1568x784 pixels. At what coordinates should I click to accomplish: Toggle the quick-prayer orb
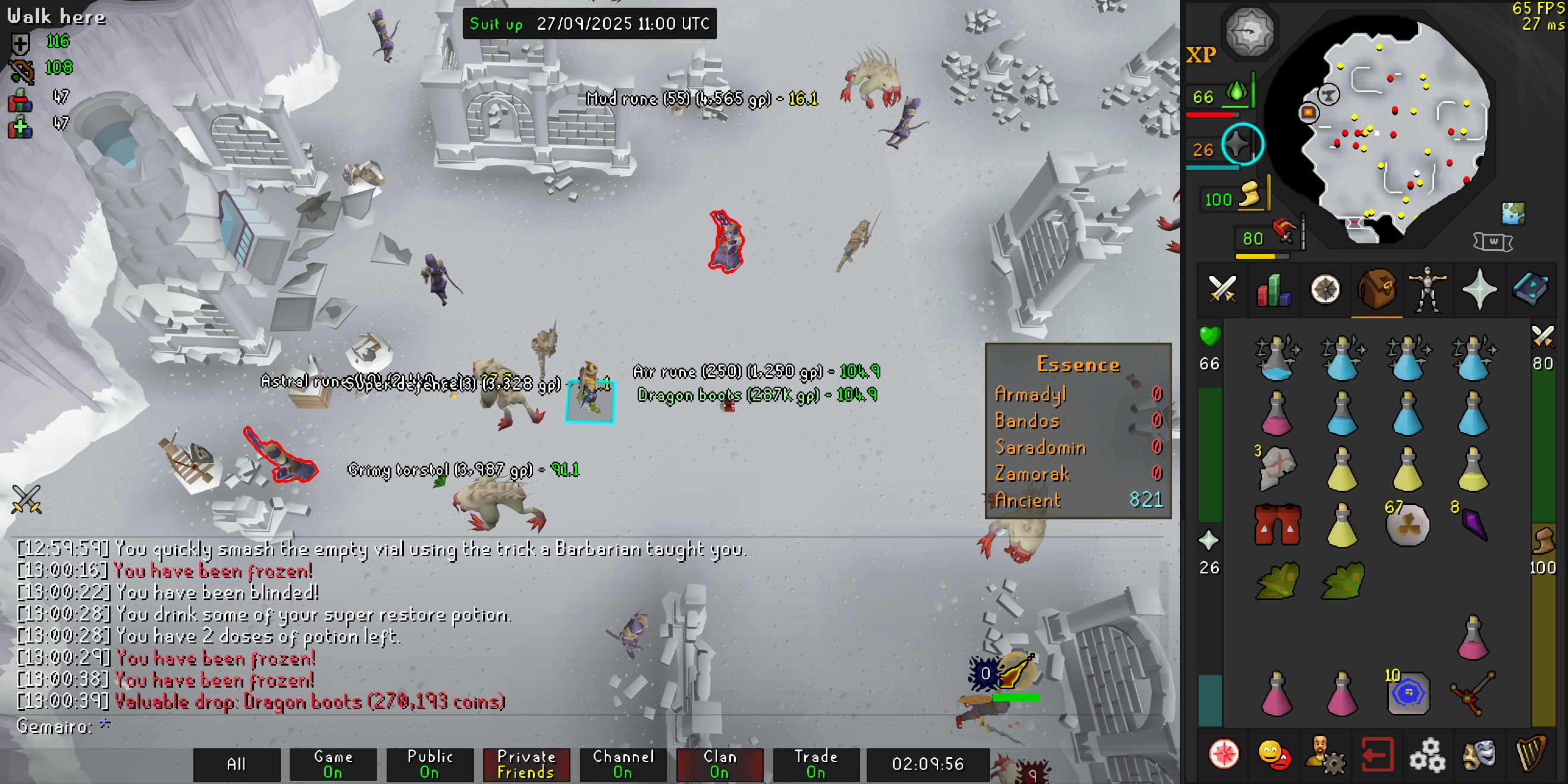pyautogui.click(x=1242, y=145)
